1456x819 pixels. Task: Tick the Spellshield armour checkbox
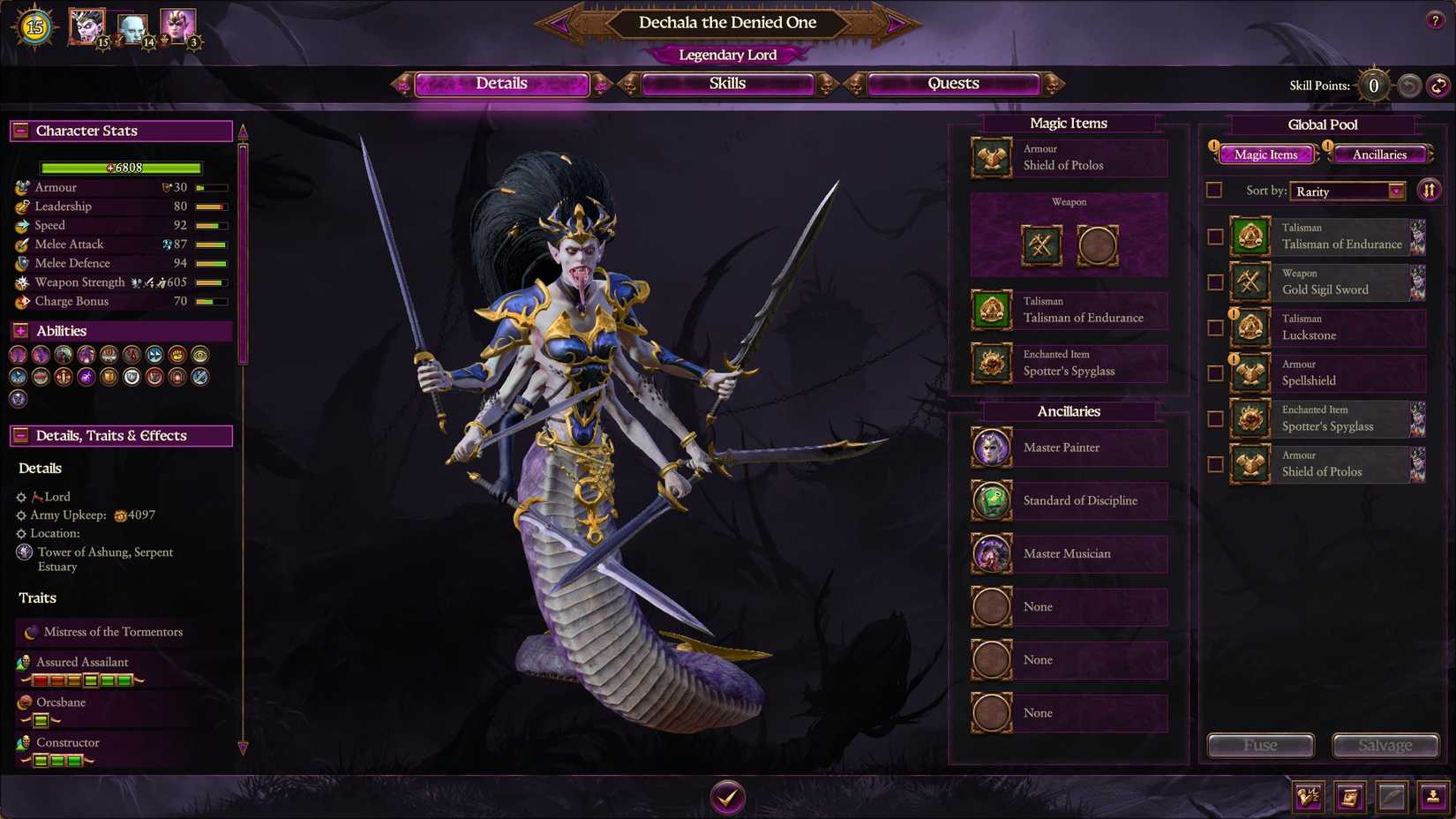point(1215,373)
